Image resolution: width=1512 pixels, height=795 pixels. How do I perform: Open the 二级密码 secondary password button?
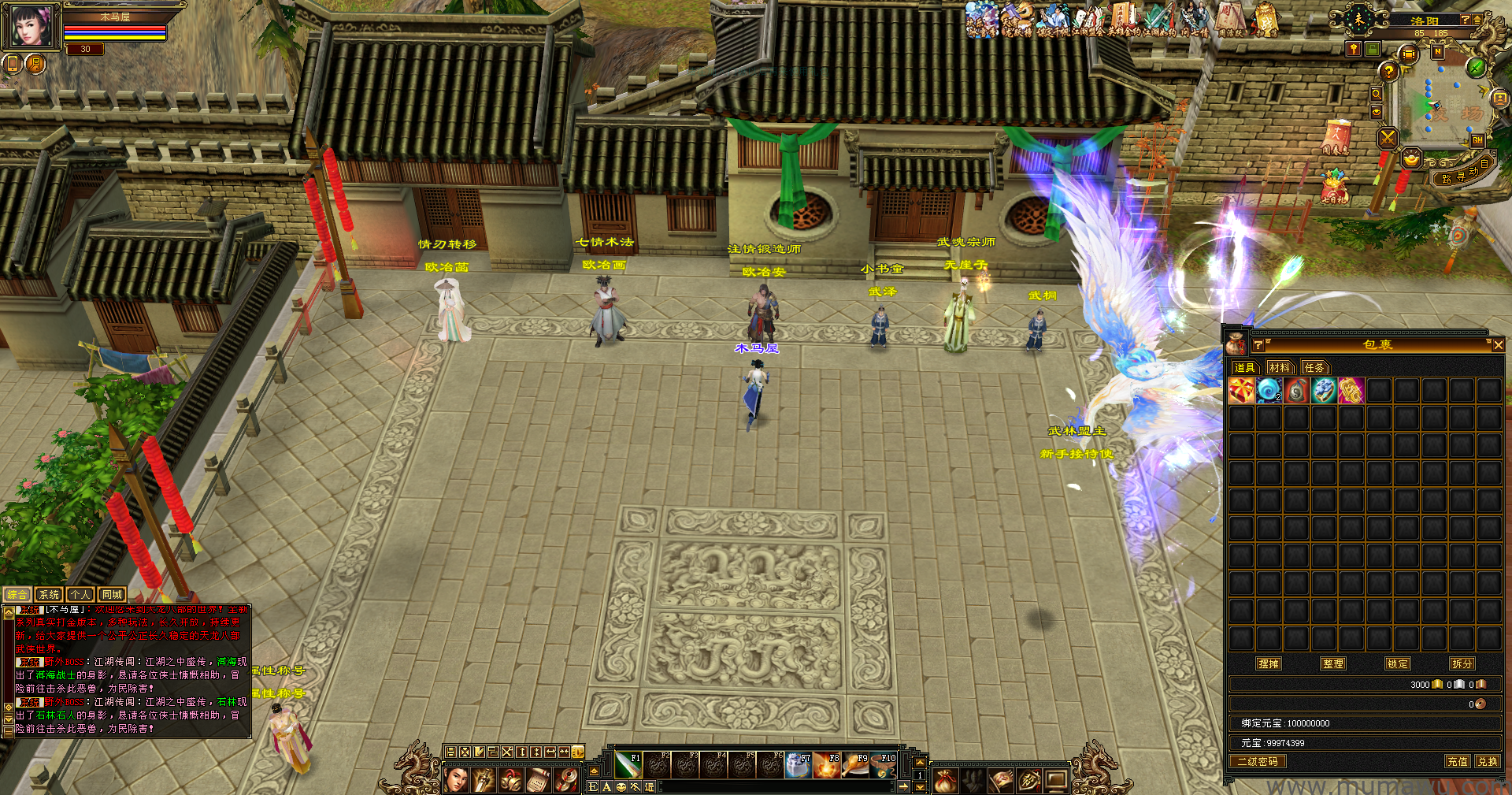click(1258, 761)
